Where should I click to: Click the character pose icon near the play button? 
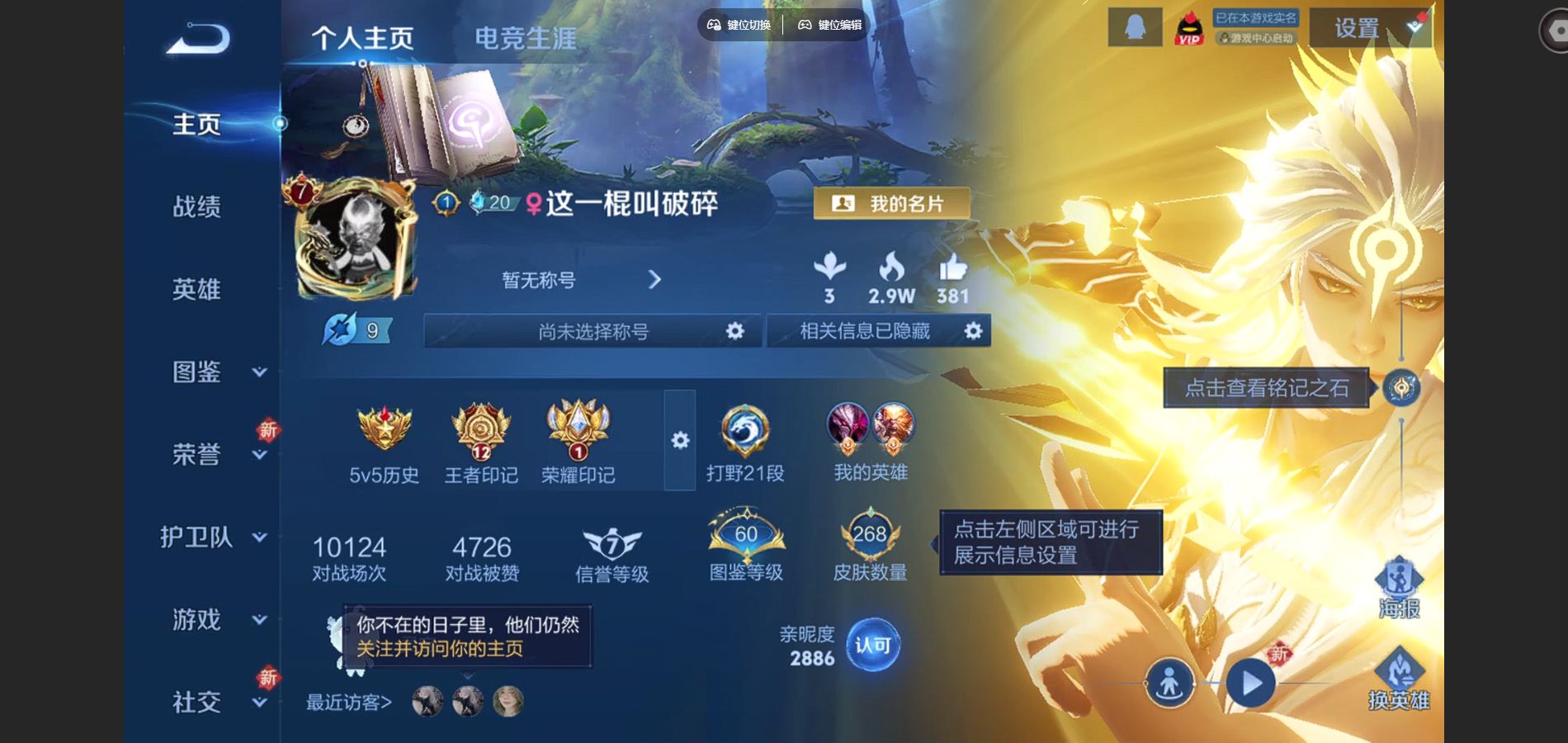pos(1169,682)
